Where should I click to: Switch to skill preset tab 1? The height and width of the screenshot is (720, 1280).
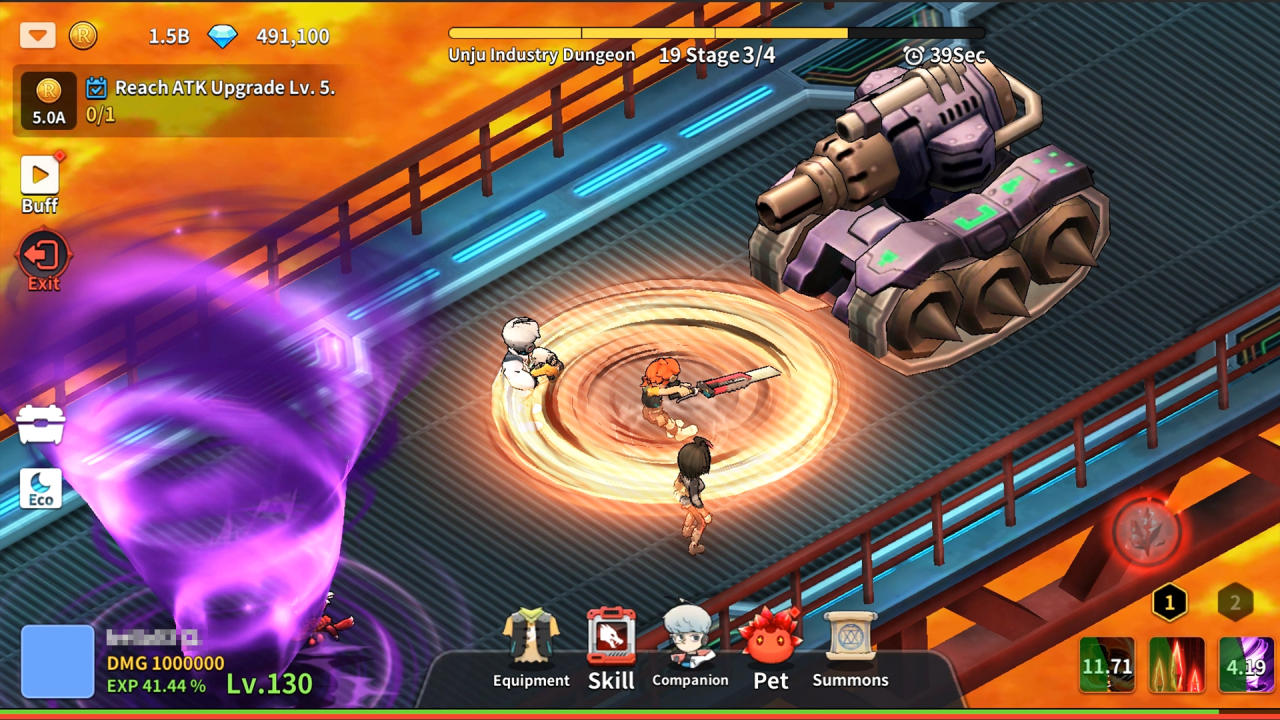click(x=1168, y=600)
